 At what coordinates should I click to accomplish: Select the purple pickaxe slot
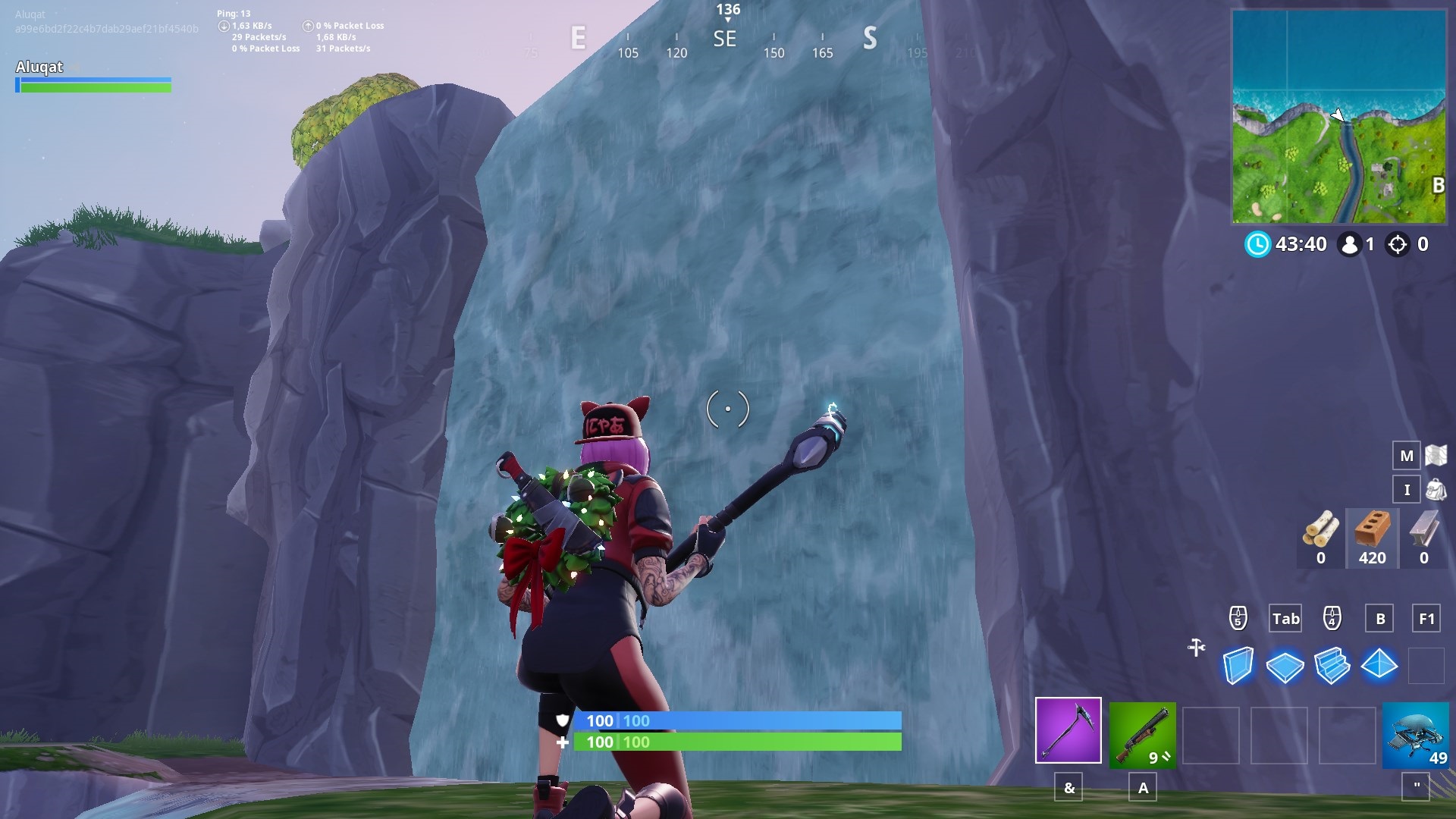1068,730
